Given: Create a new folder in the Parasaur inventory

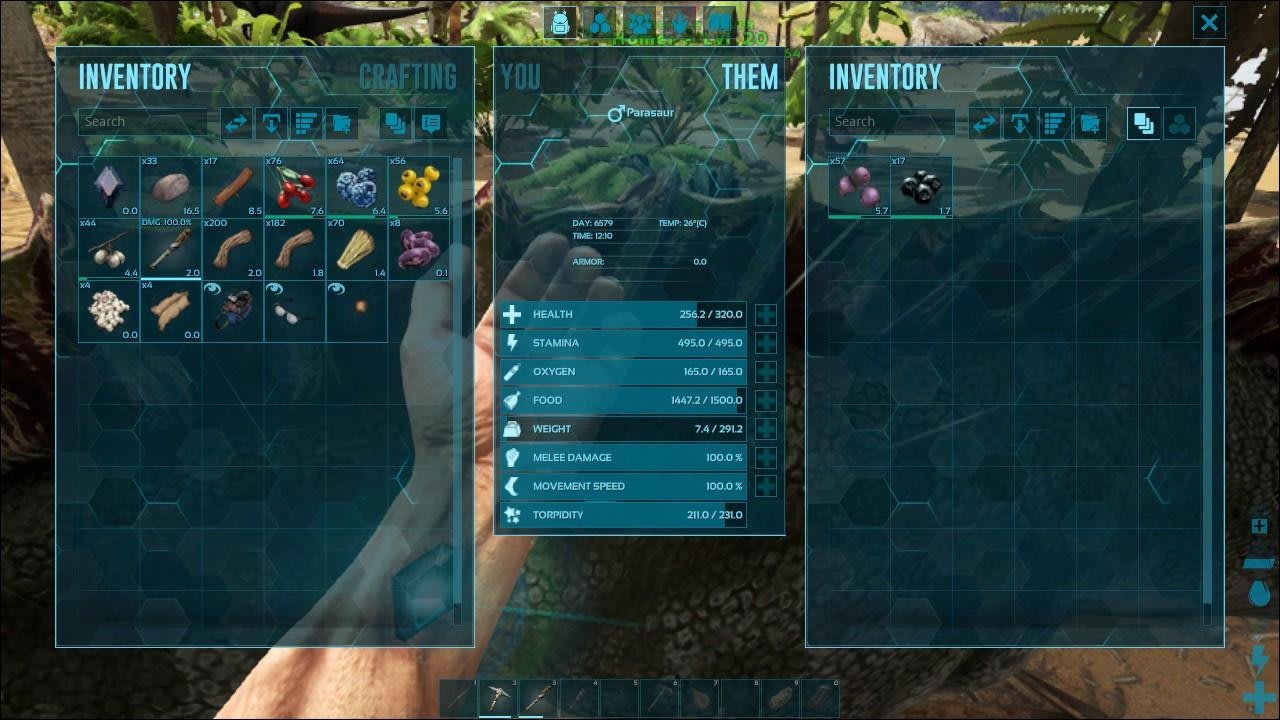Looking at the screenshot, I should (1089, 123).
